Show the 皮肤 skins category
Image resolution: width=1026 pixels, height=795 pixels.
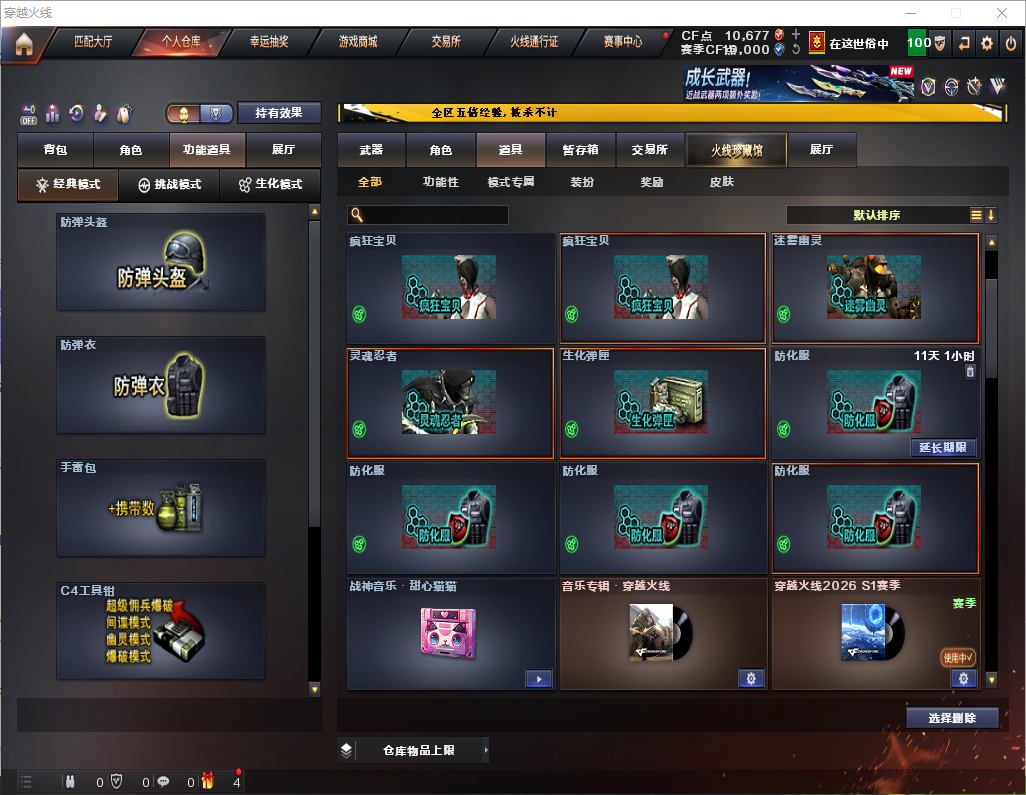coord(721,182)
